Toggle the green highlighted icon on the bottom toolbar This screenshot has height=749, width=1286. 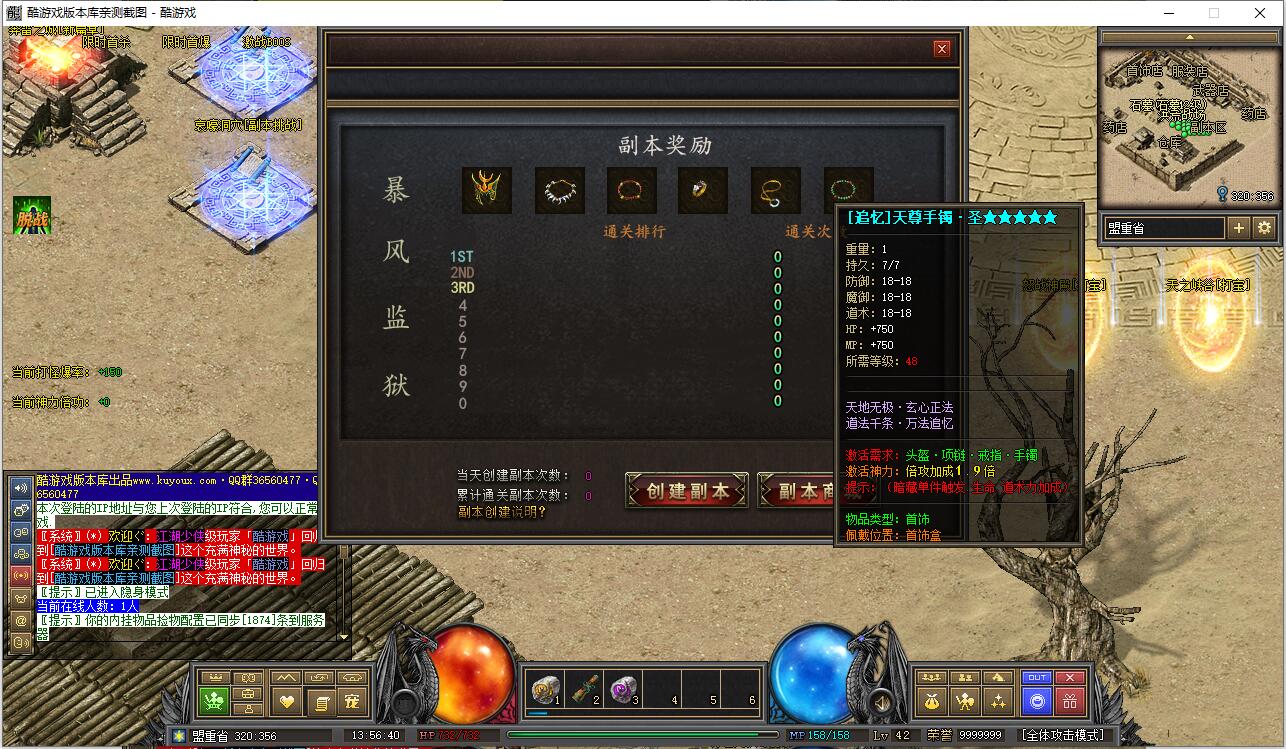(x=214, y=700)
